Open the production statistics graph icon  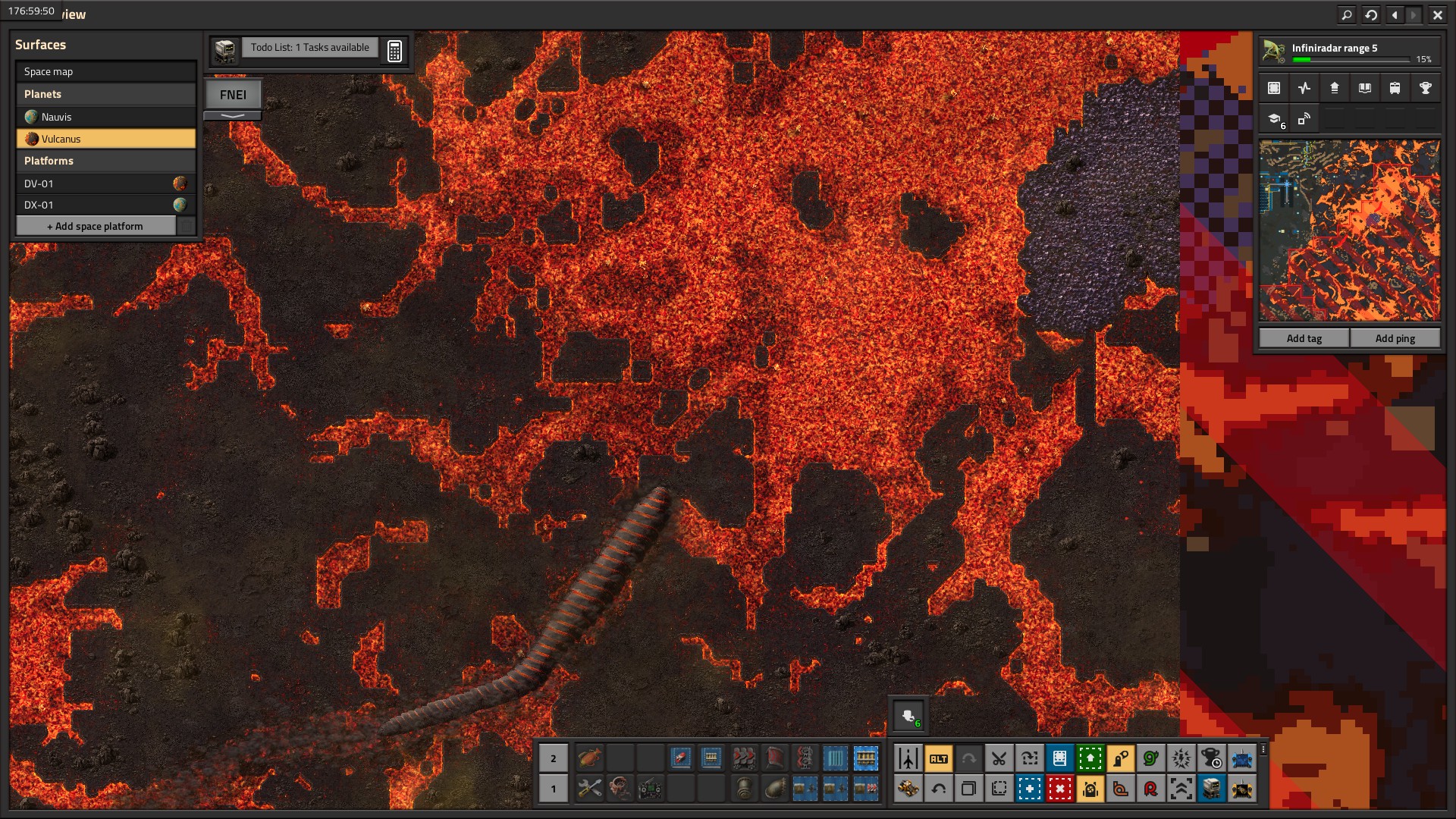[1304, 88]
